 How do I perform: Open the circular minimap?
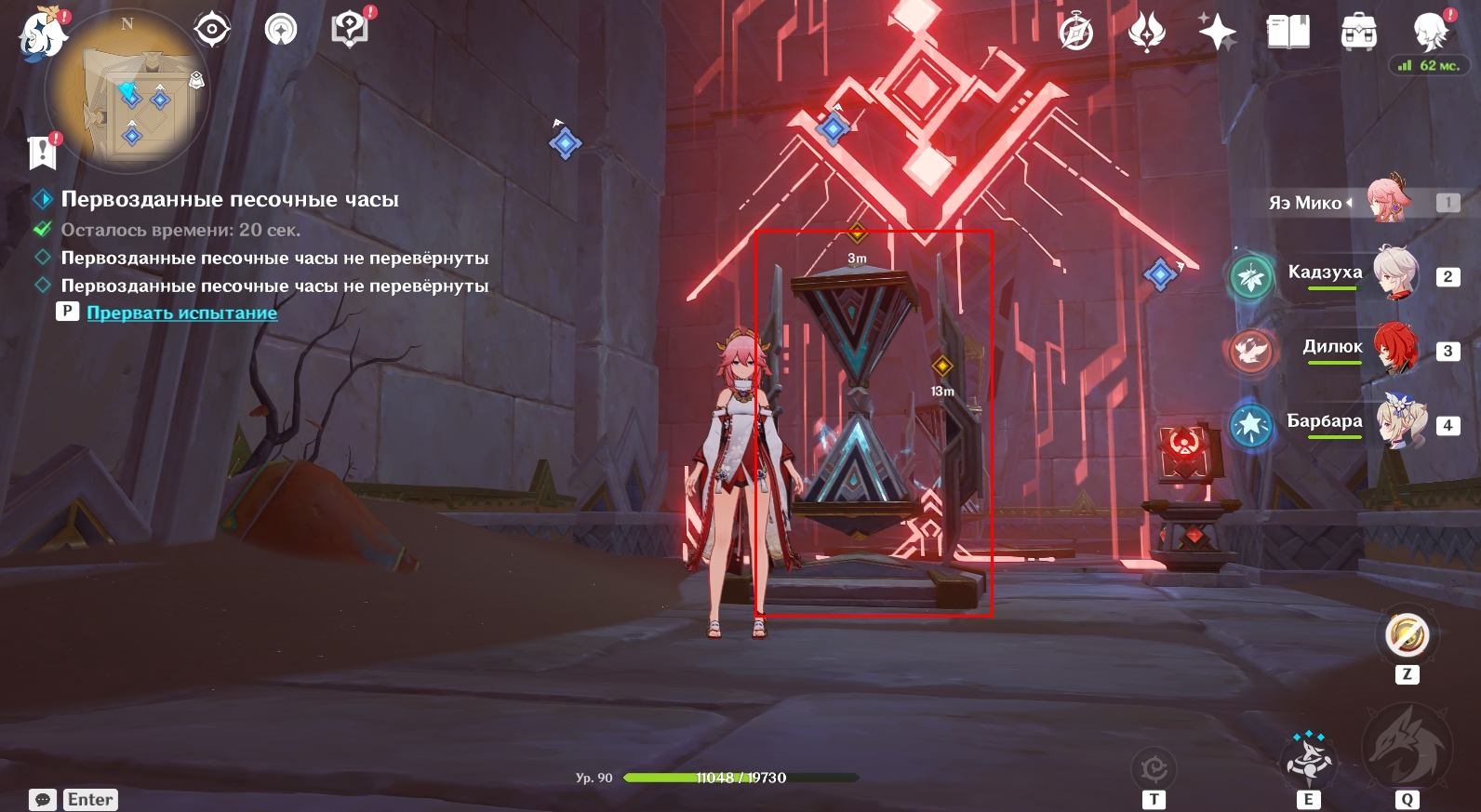click(127, 92)
